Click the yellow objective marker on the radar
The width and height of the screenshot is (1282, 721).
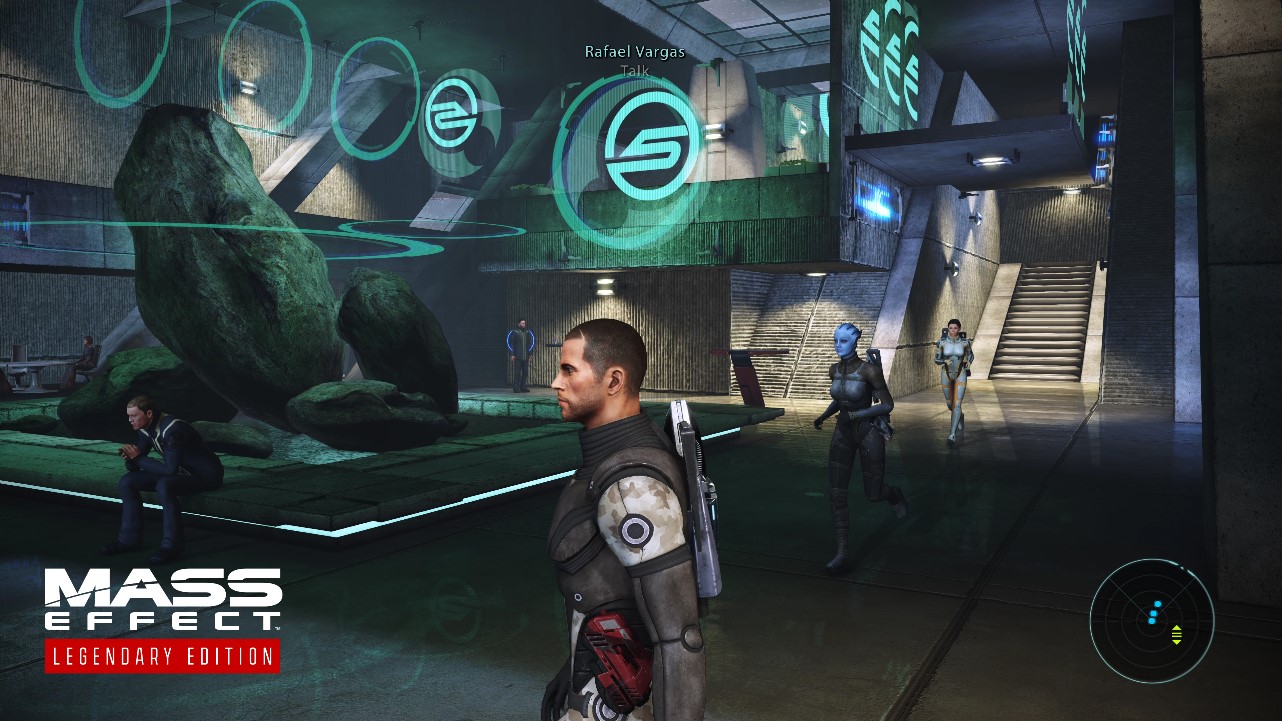click(1177, 635)
